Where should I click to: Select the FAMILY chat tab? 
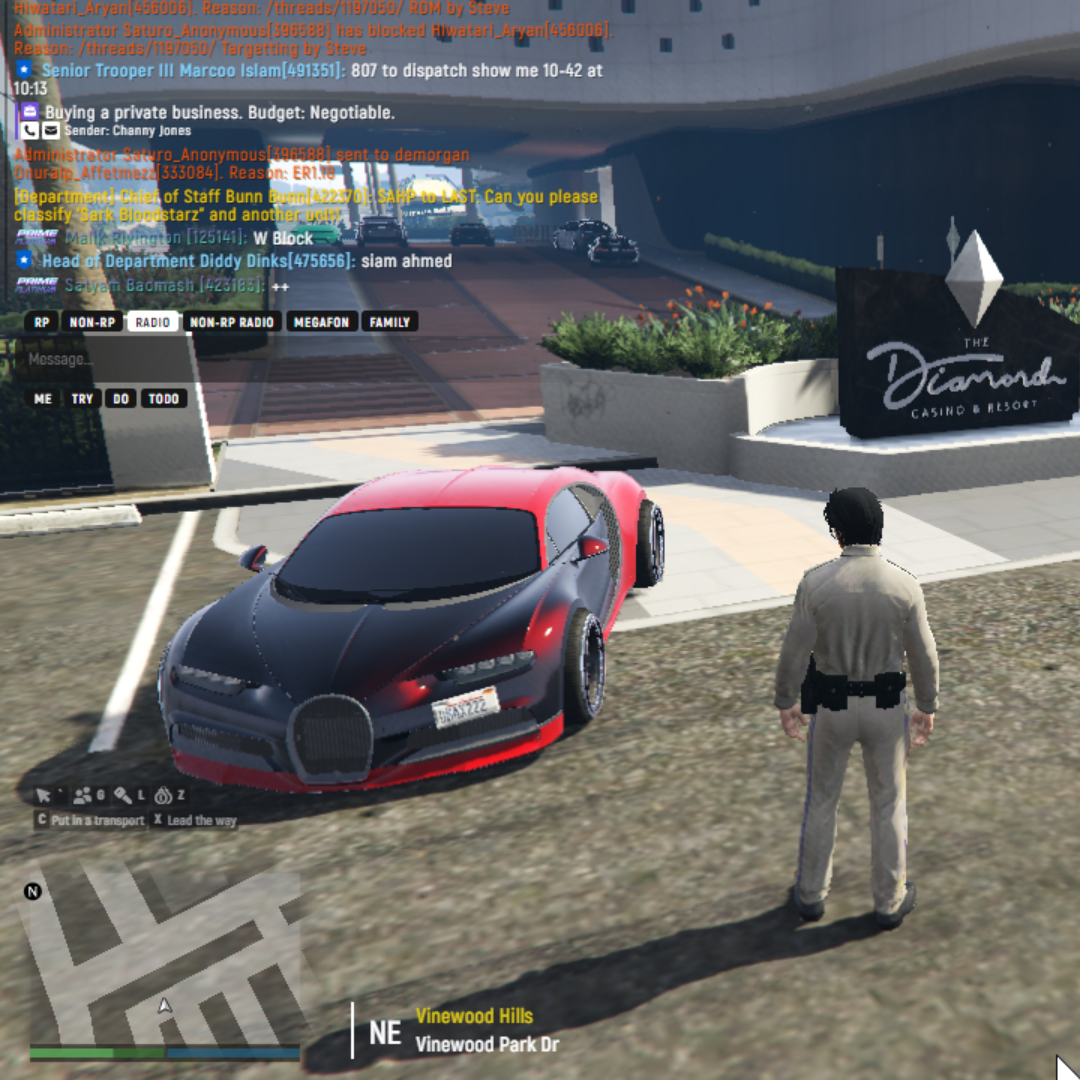coord(389,322)
